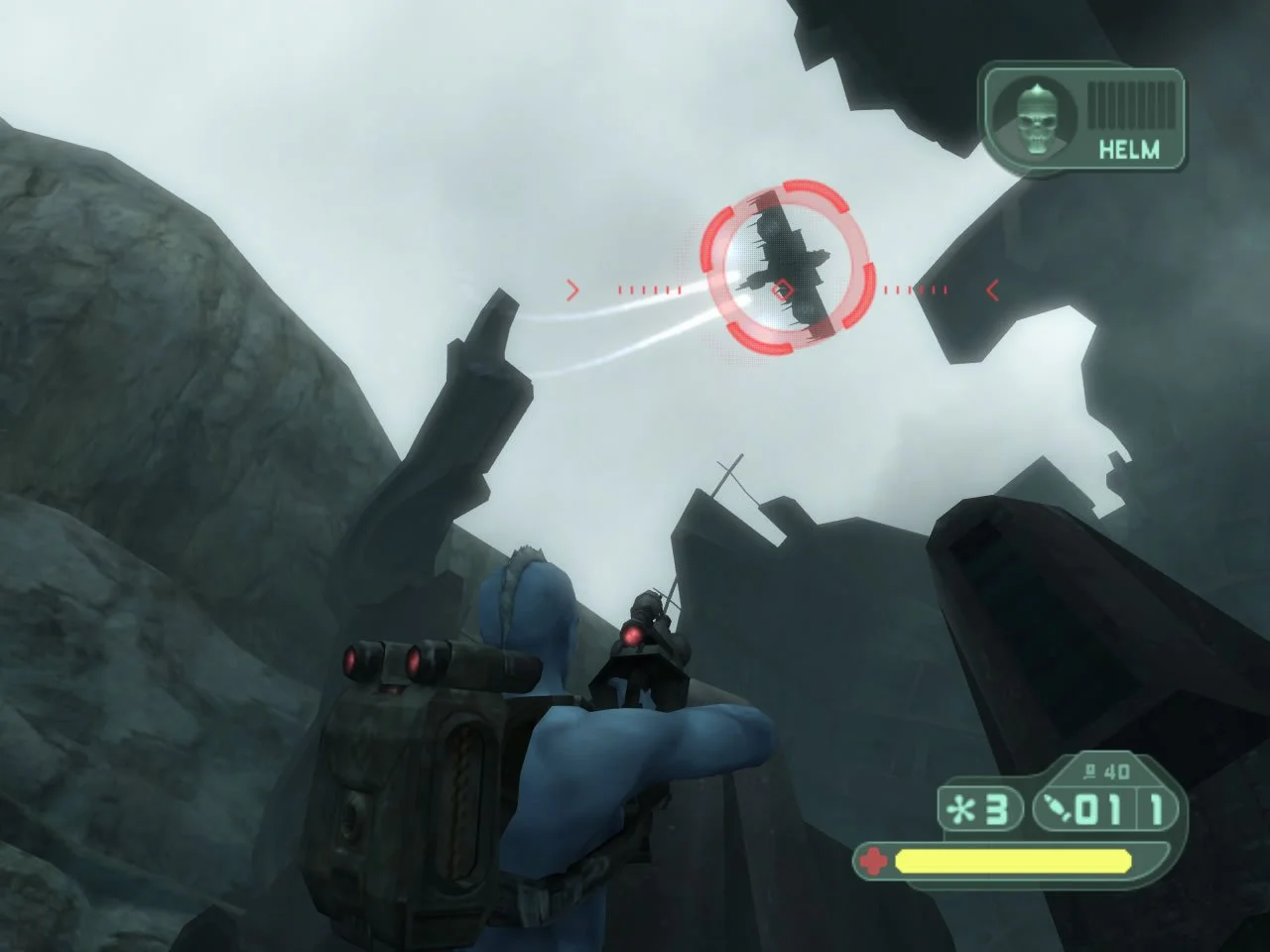Screen dimensions: 1270x952
Task: Expand the HELM status panel
Action: point(1081,114)
